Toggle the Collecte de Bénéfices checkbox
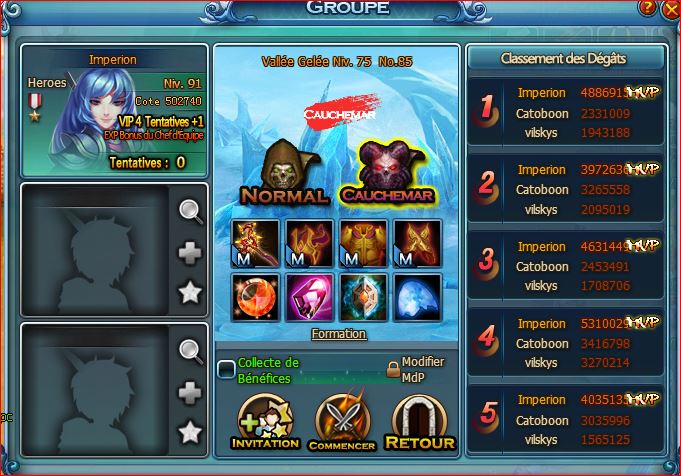The height and width of the screenshot is (476, 681). tap(227, 370)
